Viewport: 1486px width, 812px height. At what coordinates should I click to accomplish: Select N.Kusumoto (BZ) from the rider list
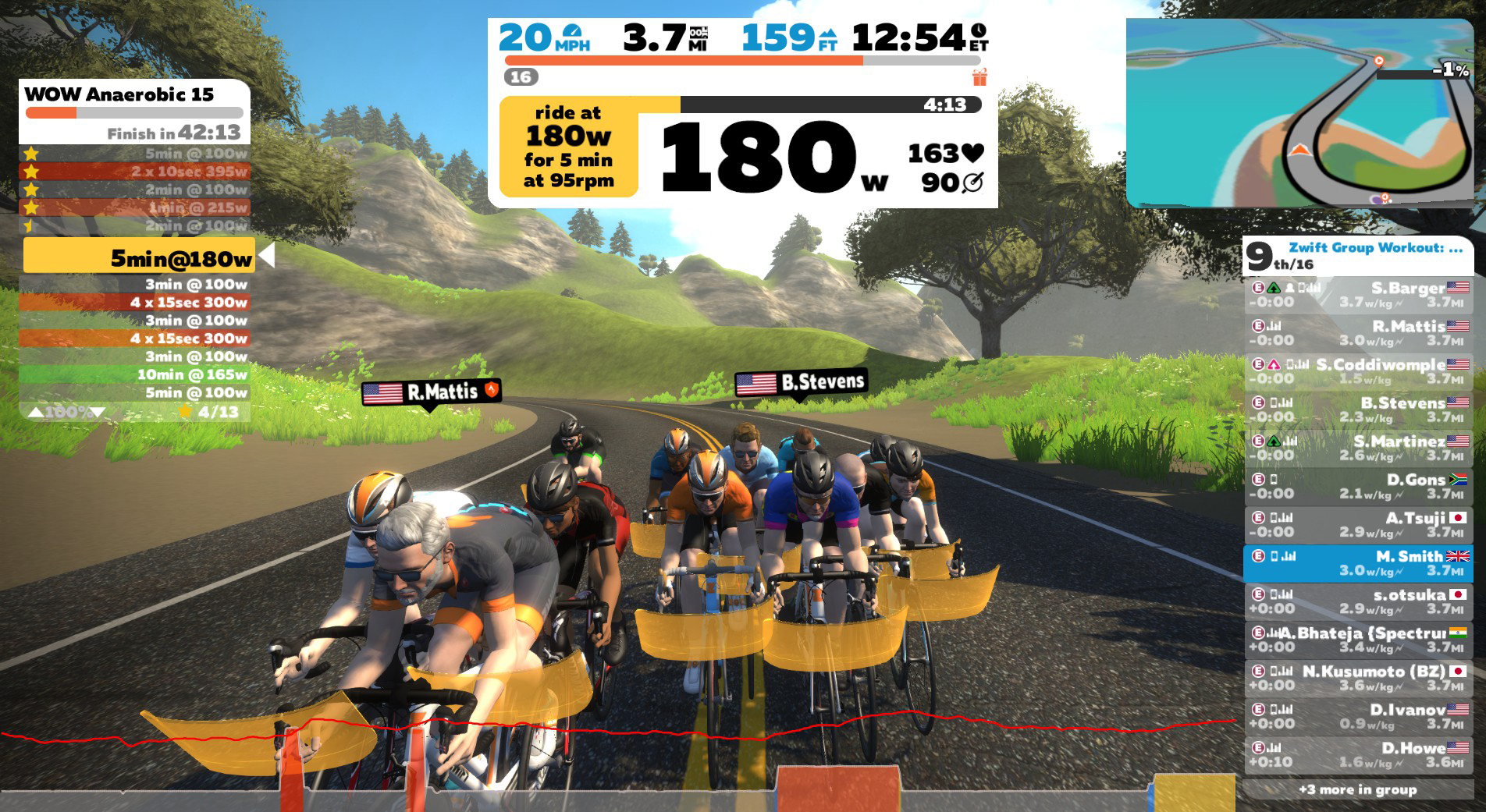1358,677
